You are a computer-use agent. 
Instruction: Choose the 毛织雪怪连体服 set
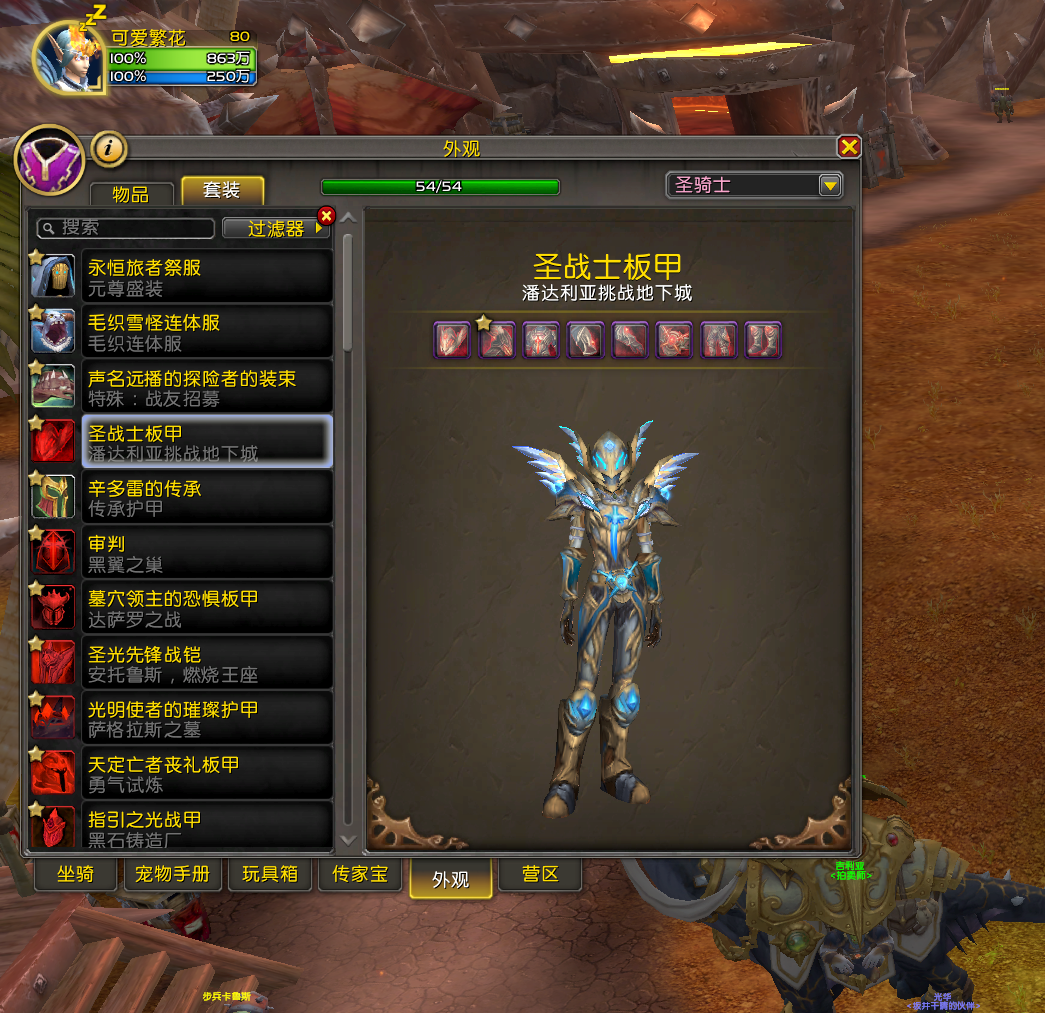181,332
